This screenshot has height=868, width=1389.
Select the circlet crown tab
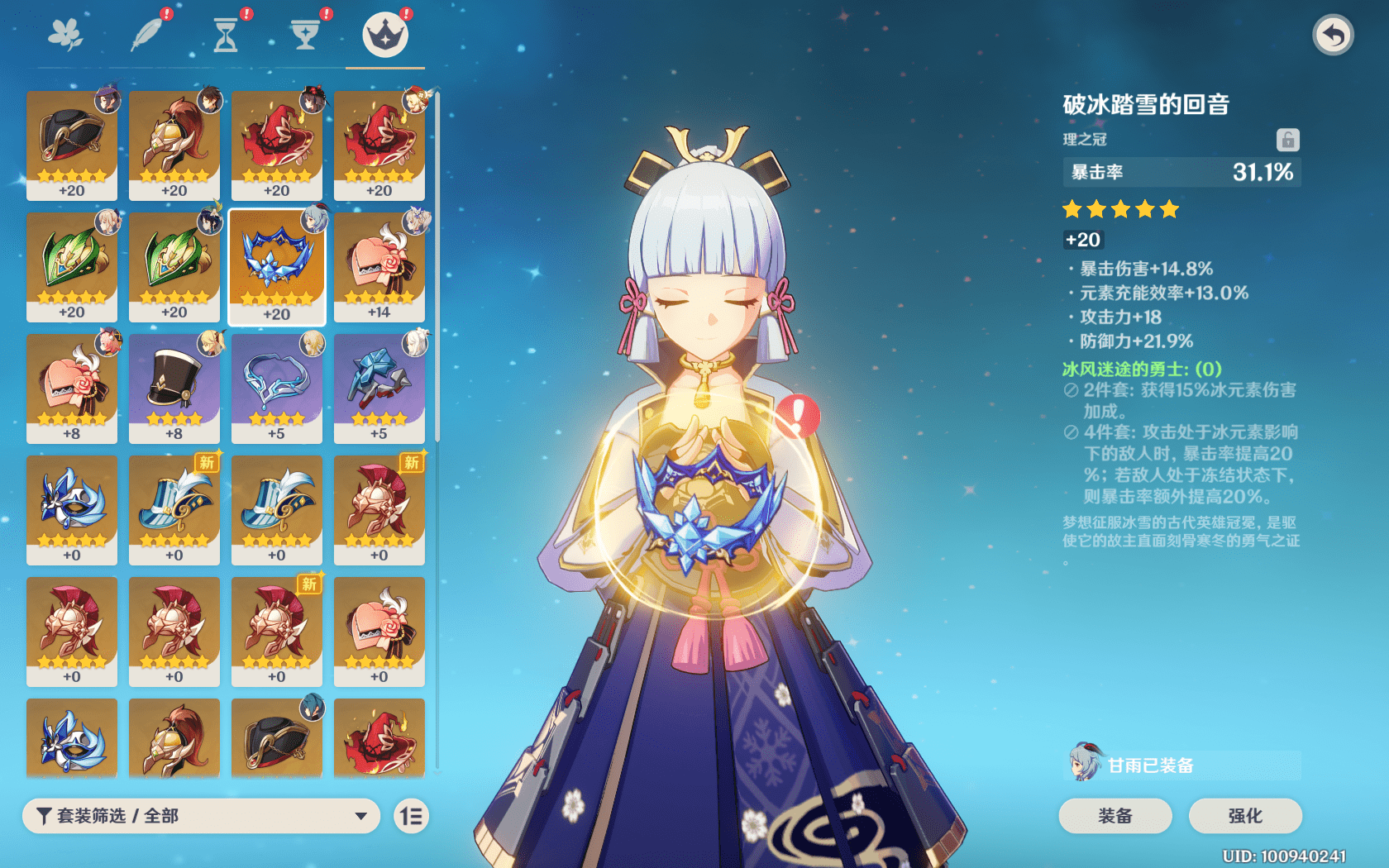click(385, 36)
